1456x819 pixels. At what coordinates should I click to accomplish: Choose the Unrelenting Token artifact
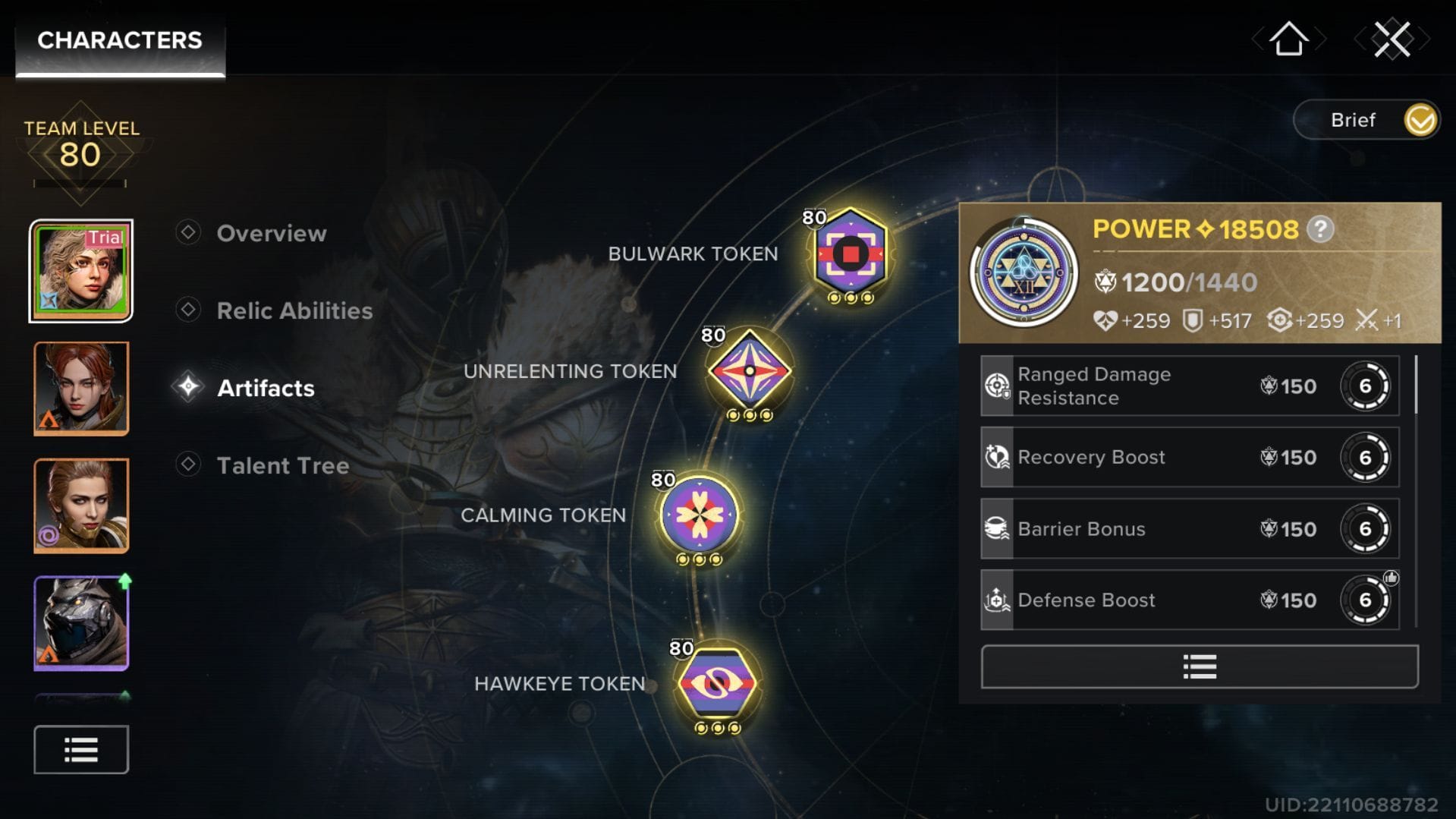(x=749, y=371)
